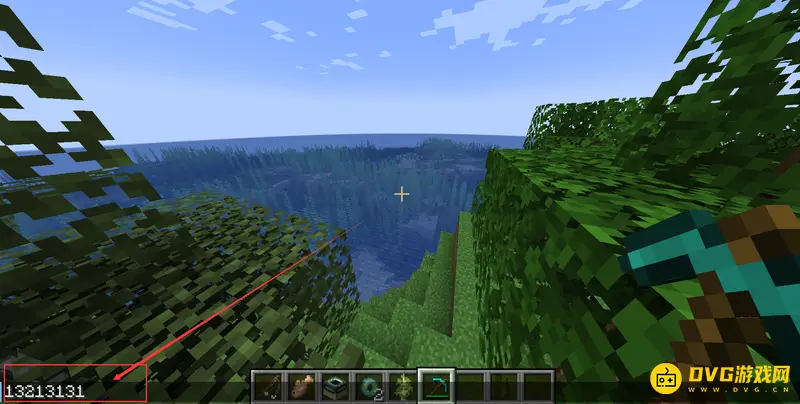Select the bow hotbar slot
This screenshot has width=800, height=404.
coord(267,387)
